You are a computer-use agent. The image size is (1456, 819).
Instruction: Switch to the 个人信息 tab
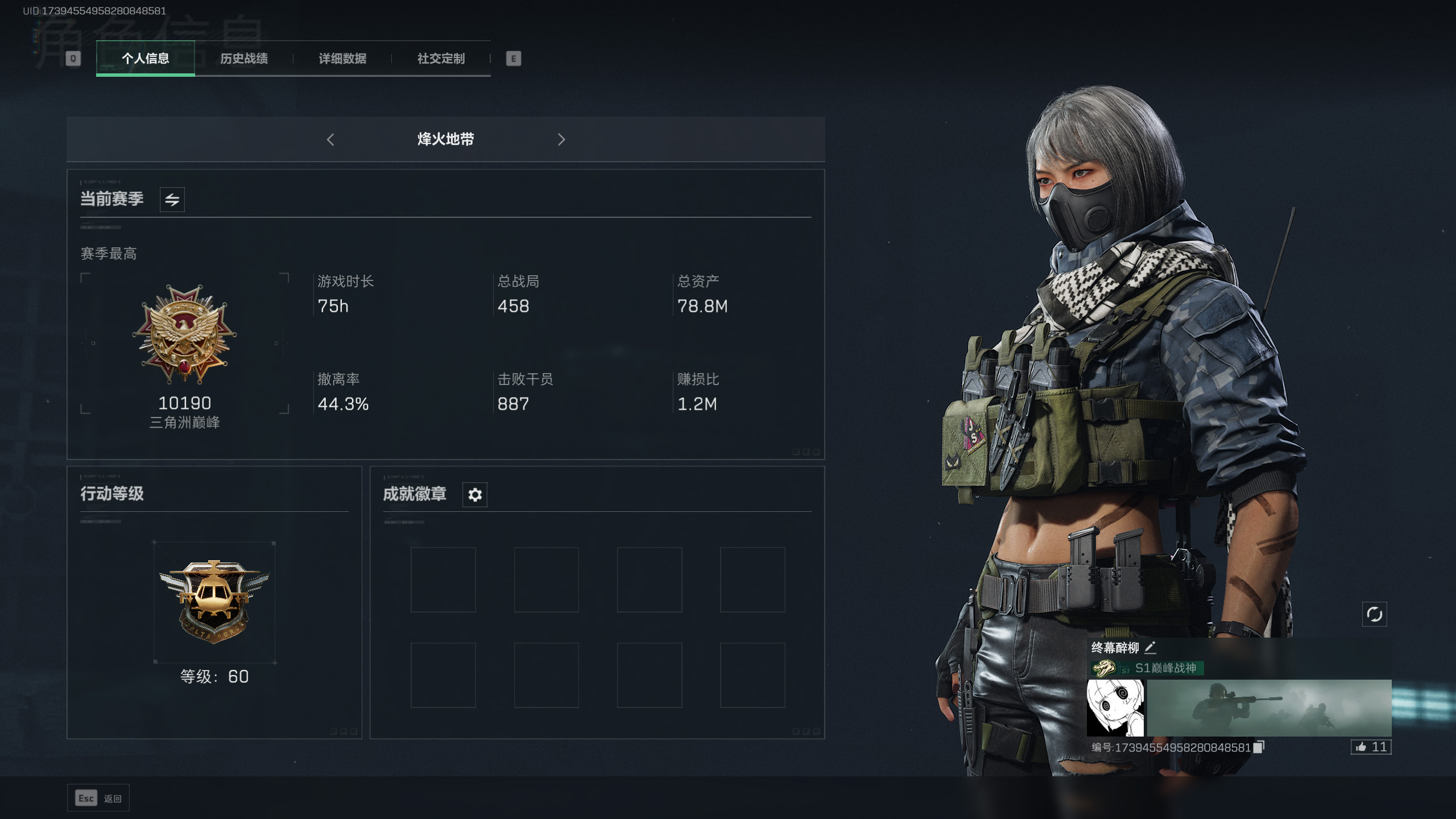[x=145, y=59]
